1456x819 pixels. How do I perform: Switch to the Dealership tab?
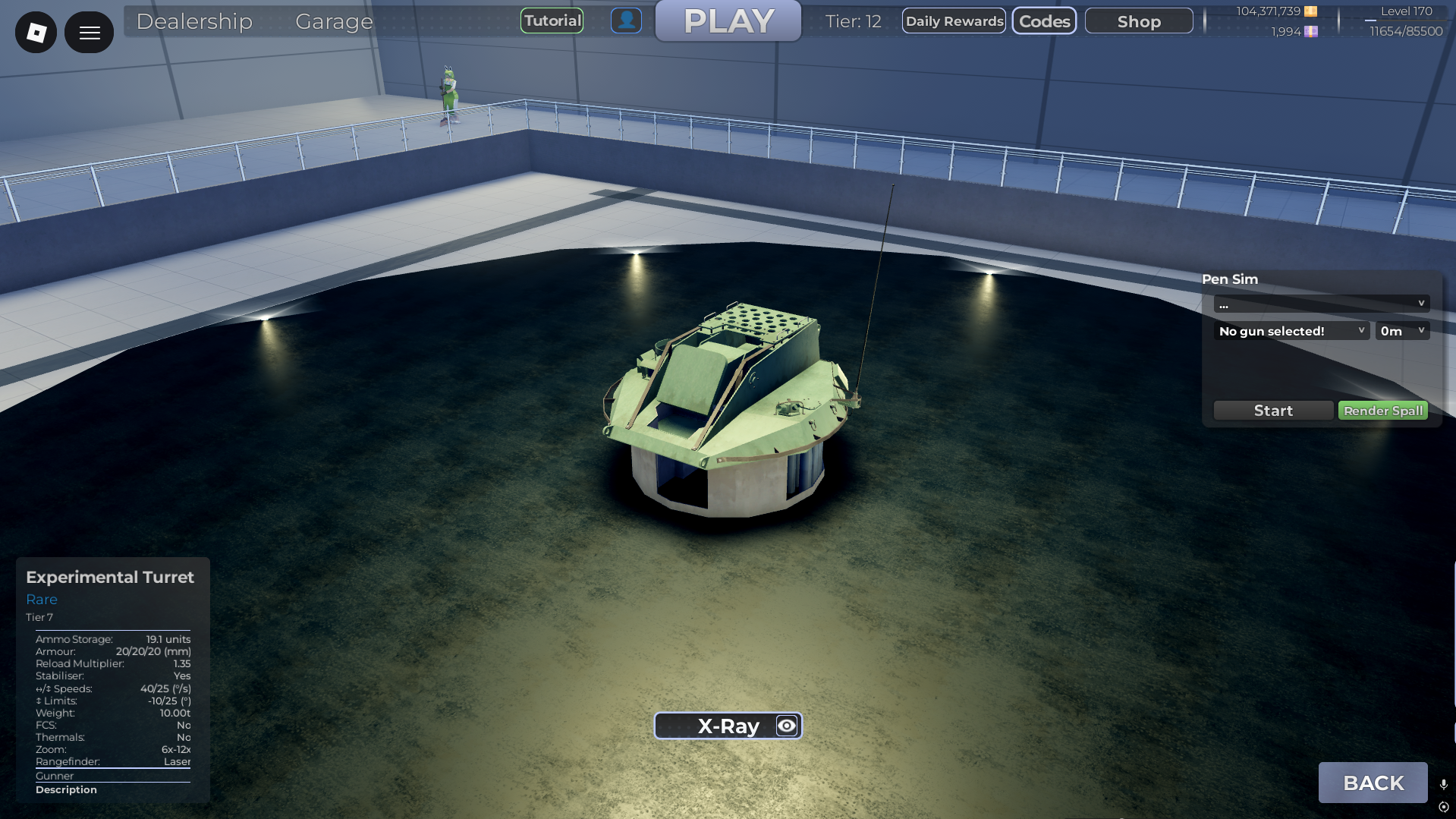click(x=194, y=22)
